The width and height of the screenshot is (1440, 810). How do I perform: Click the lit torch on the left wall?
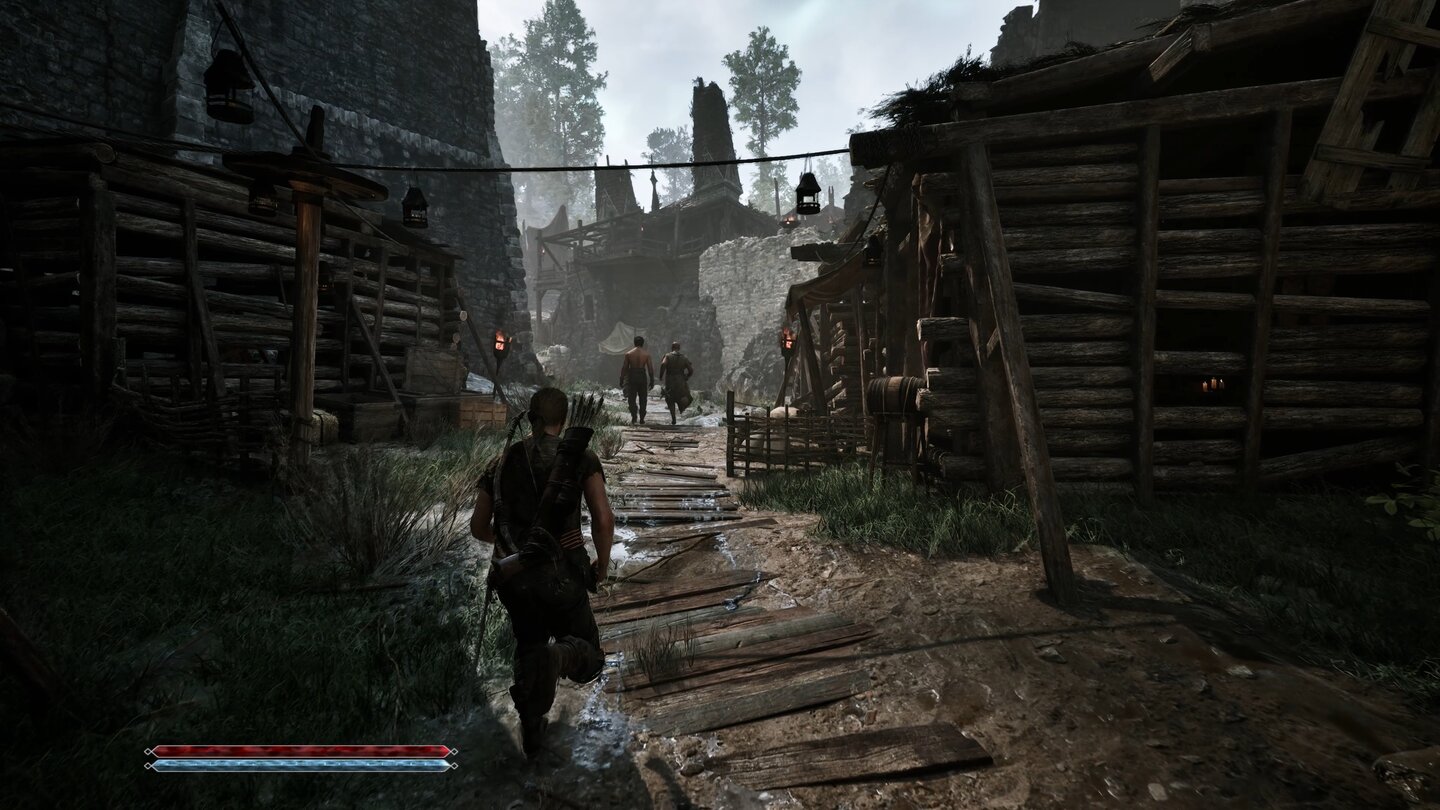click(x=500, y=340)
